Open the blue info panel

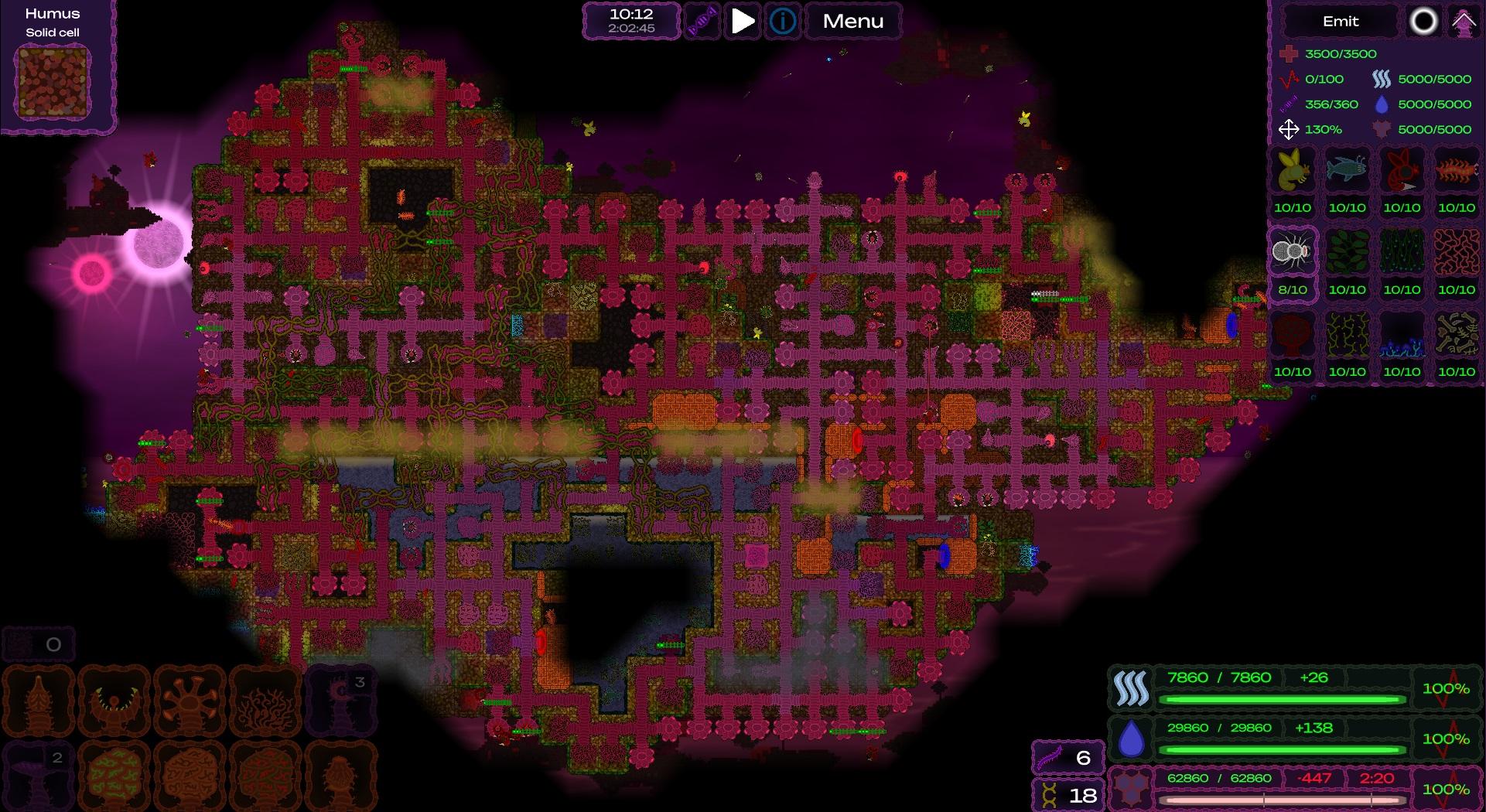coord(782,21)
